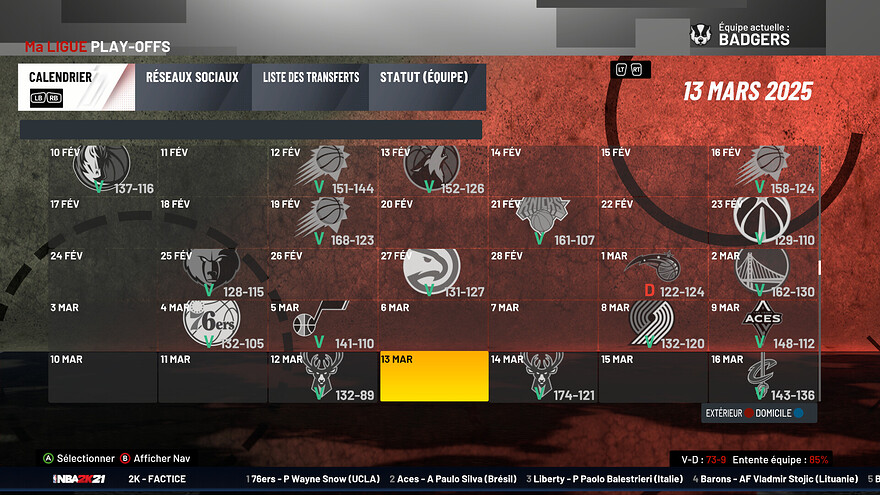Open the Calendrier tab
Image resolution: width=880 pixels, height=495 pixels.
(x=76, y=87)
